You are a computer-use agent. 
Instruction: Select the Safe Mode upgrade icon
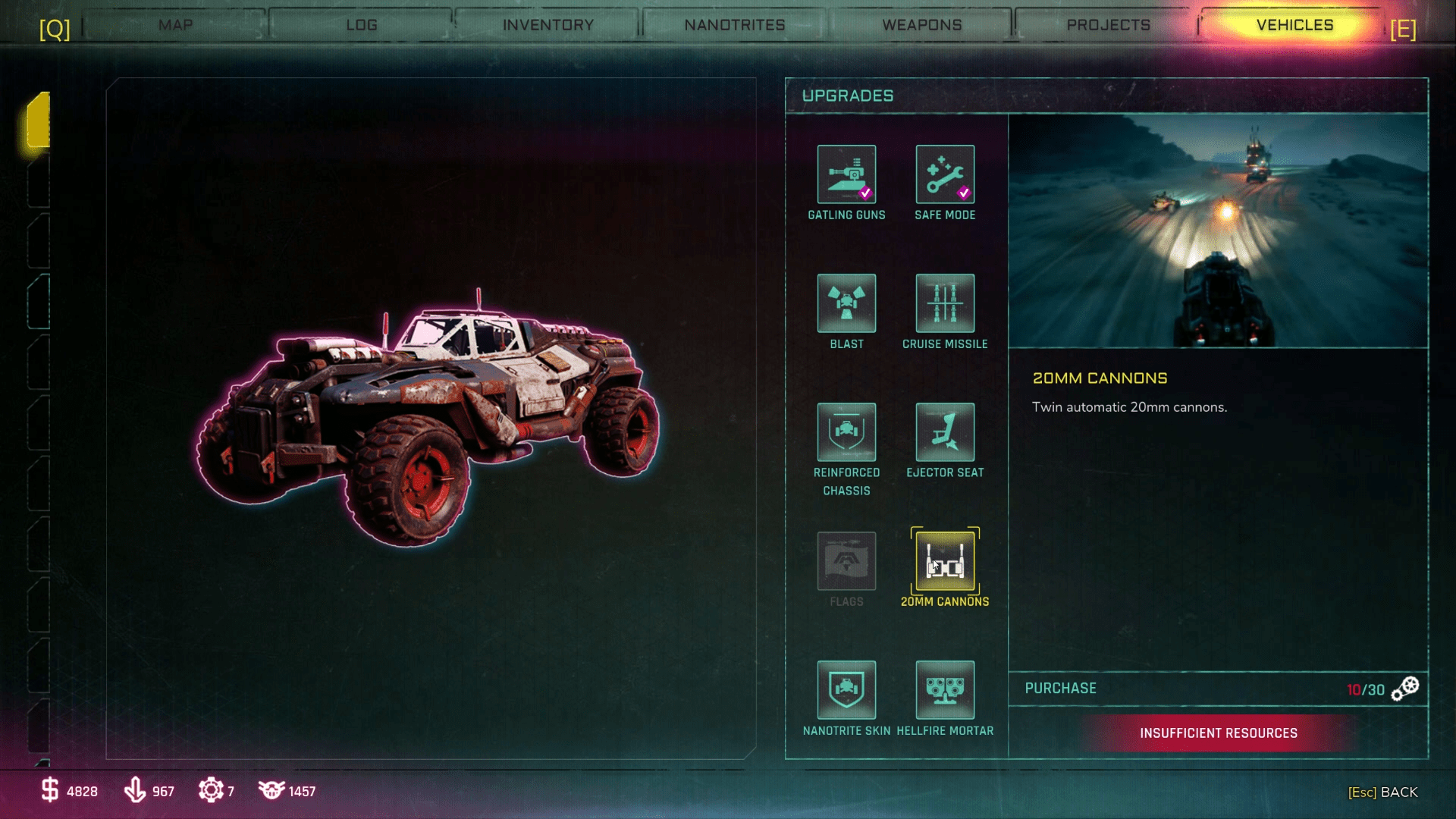pos(945,173)
